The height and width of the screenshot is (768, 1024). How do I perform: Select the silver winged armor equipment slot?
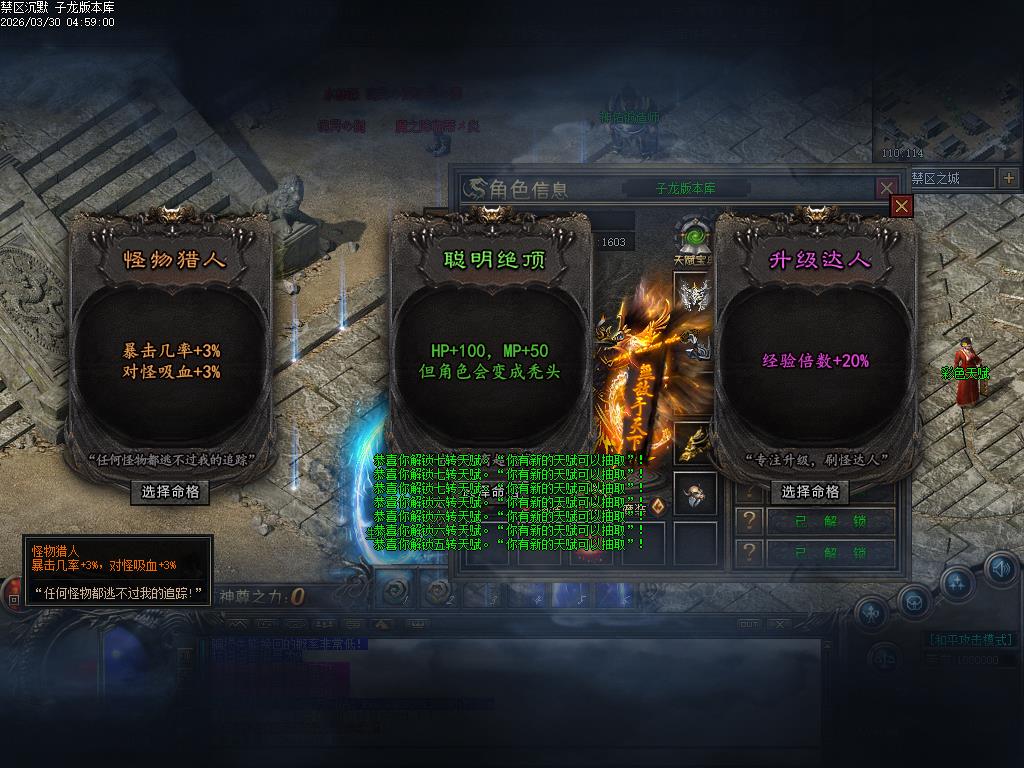point(694,294)
